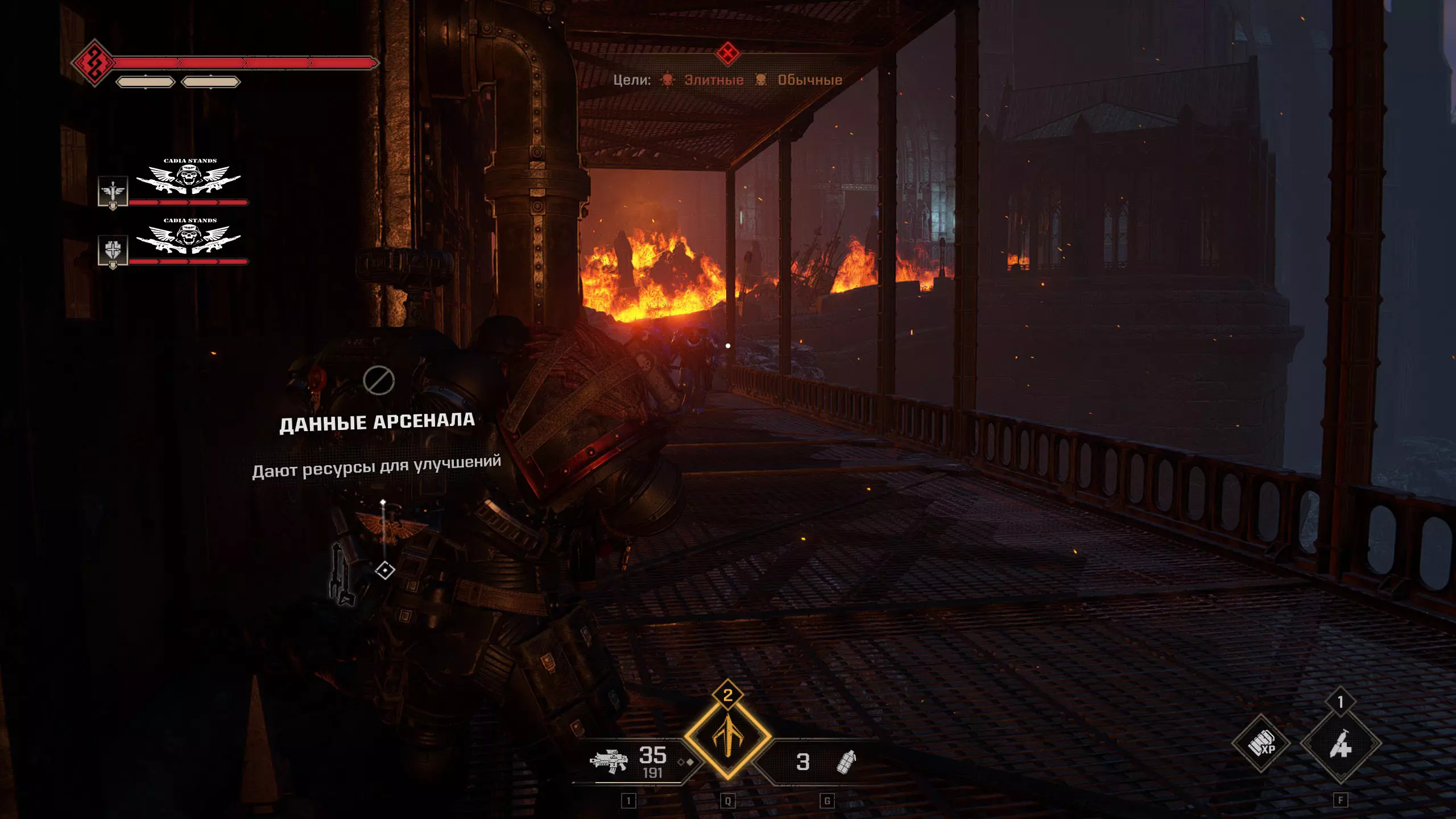The width and height of the screenshot is (1456, 819).
Task: Click the red player class emblem
Action: coord(94,62)
